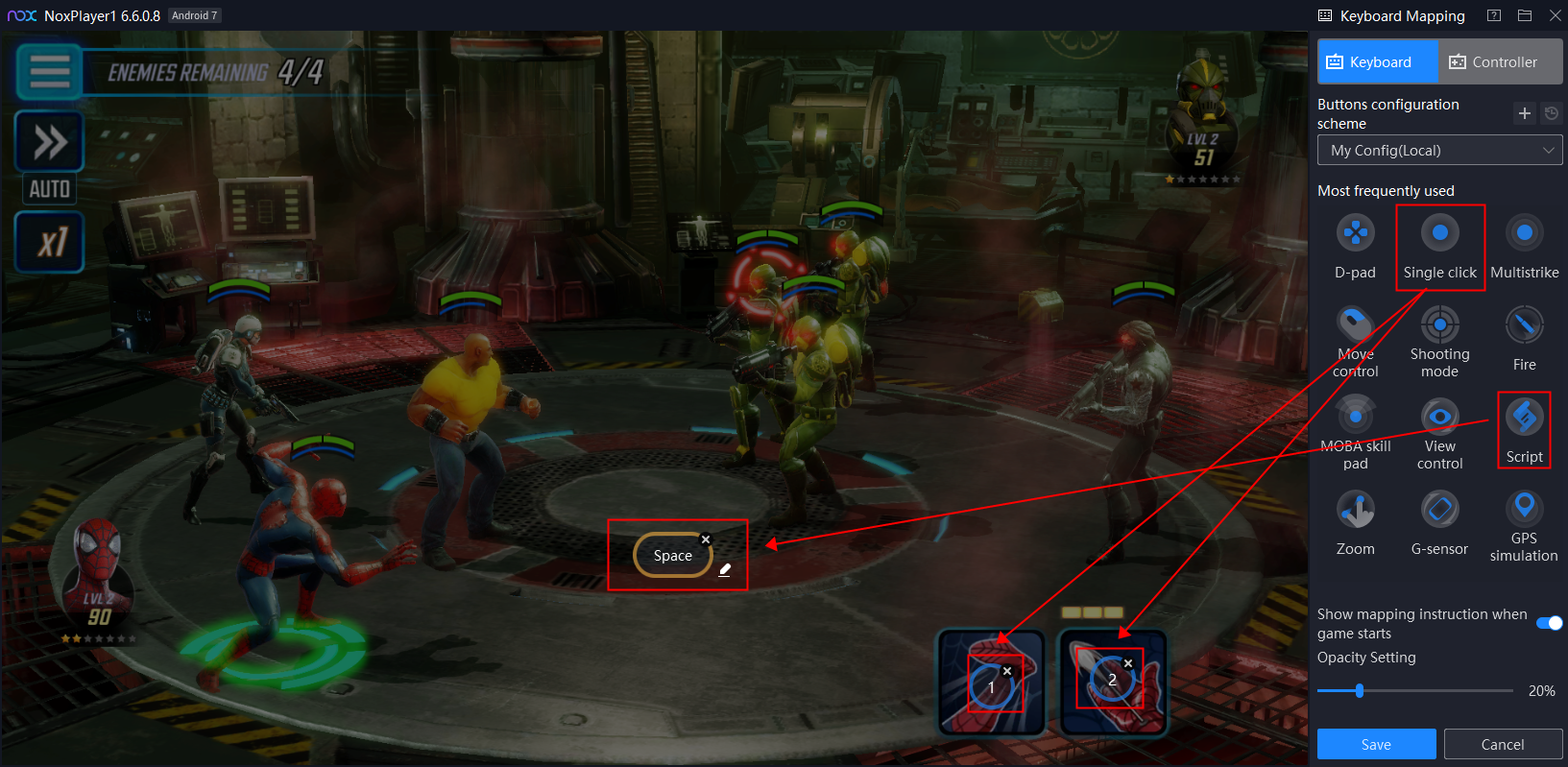This screenshot has width=1568, height=767.
Task: Save the keyboard mapping
Action: click(x=1376, y=745)
